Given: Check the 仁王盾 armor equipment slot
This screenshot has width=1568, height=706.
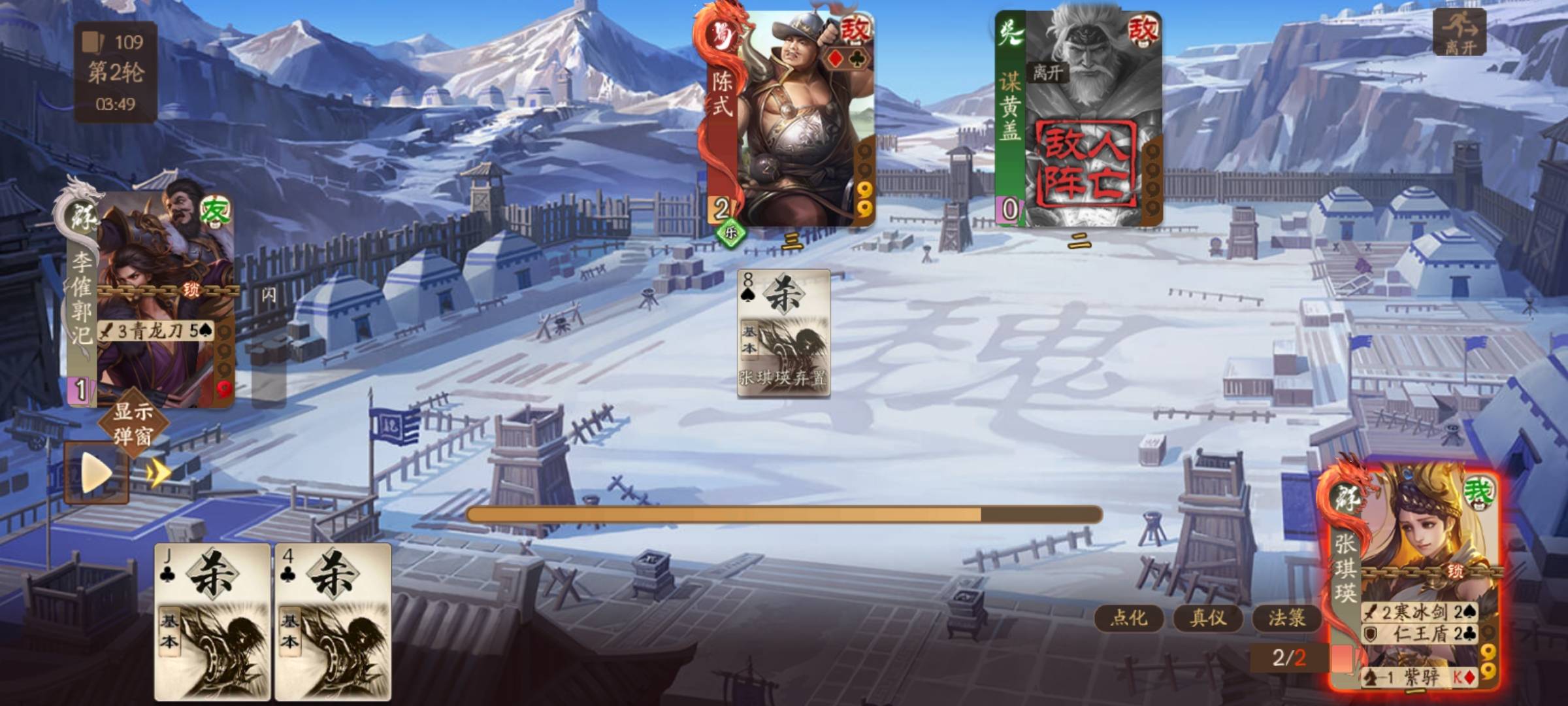Looking at the screenshot, I should [1419, 633].
